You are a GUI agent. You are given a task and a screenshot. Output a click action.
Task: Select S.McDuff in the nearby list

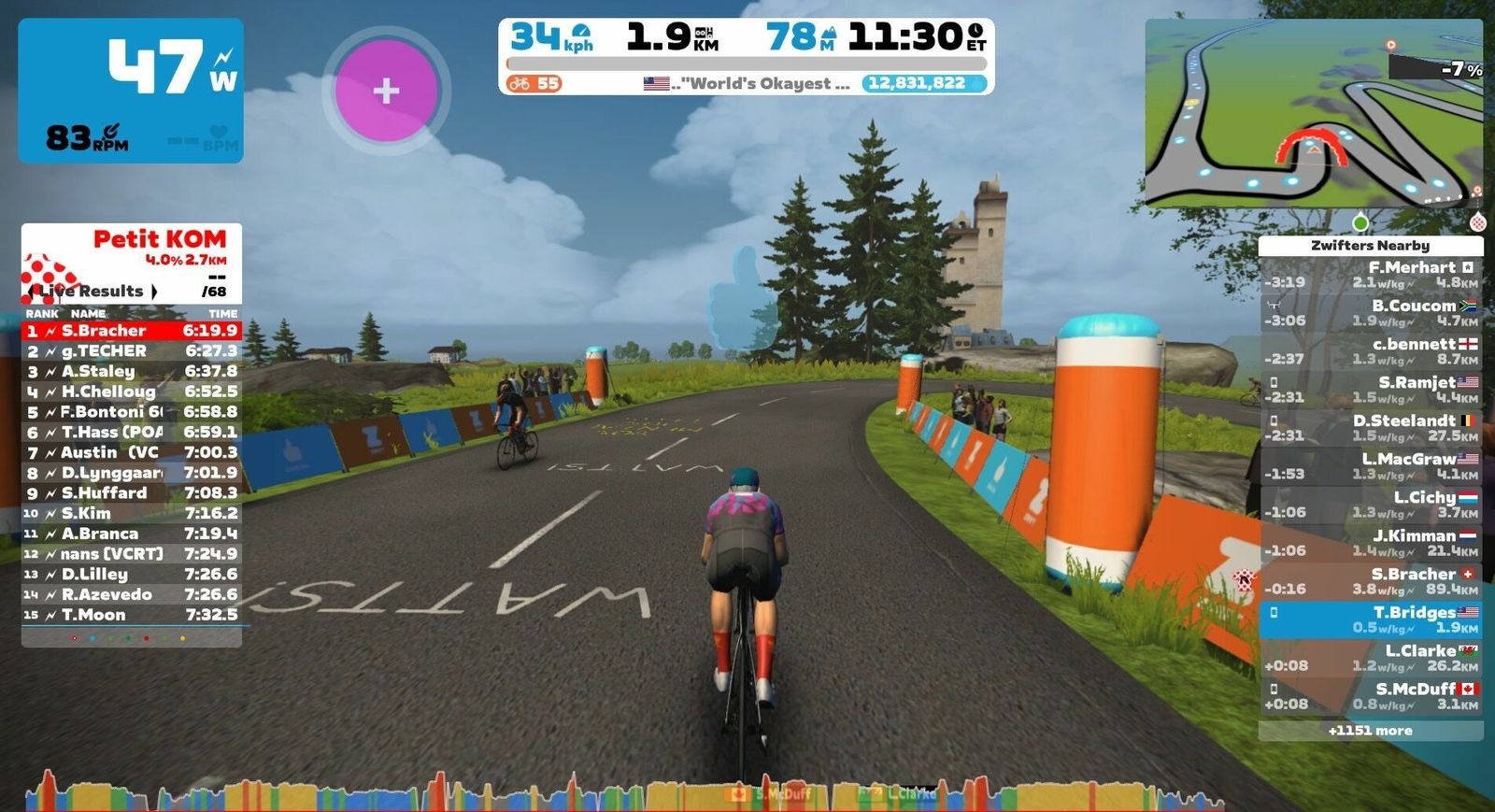[1370, 696]
